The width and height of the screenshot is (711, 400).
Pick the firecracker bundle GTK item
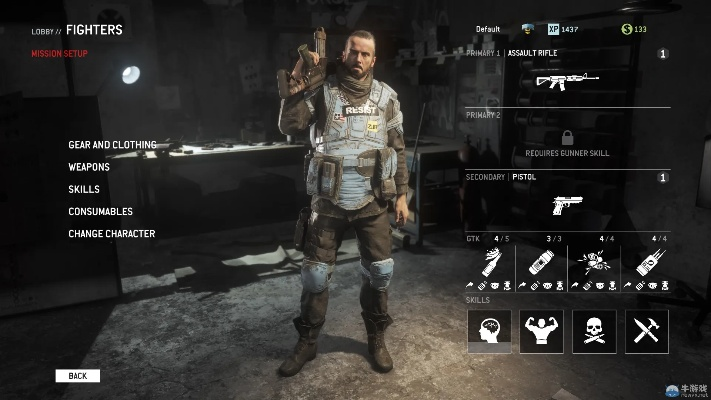(593, 263)
